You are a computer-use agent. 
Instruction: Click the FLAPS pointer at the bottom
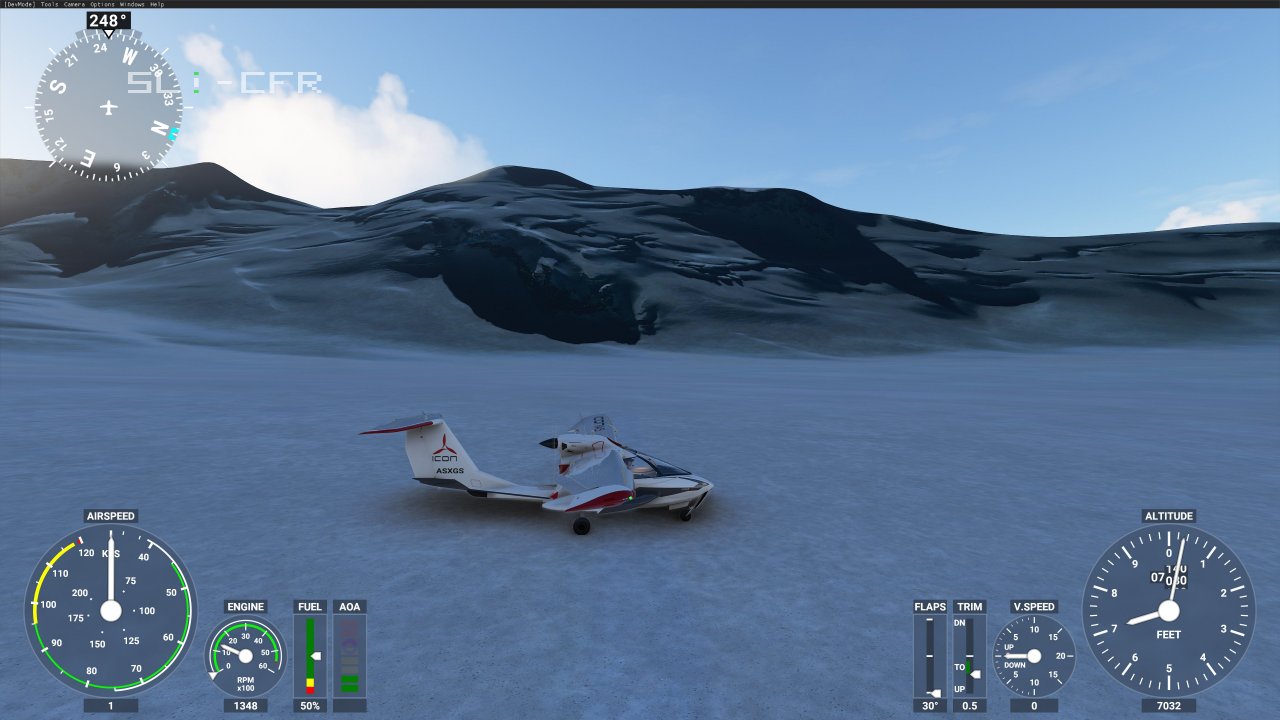932,690
